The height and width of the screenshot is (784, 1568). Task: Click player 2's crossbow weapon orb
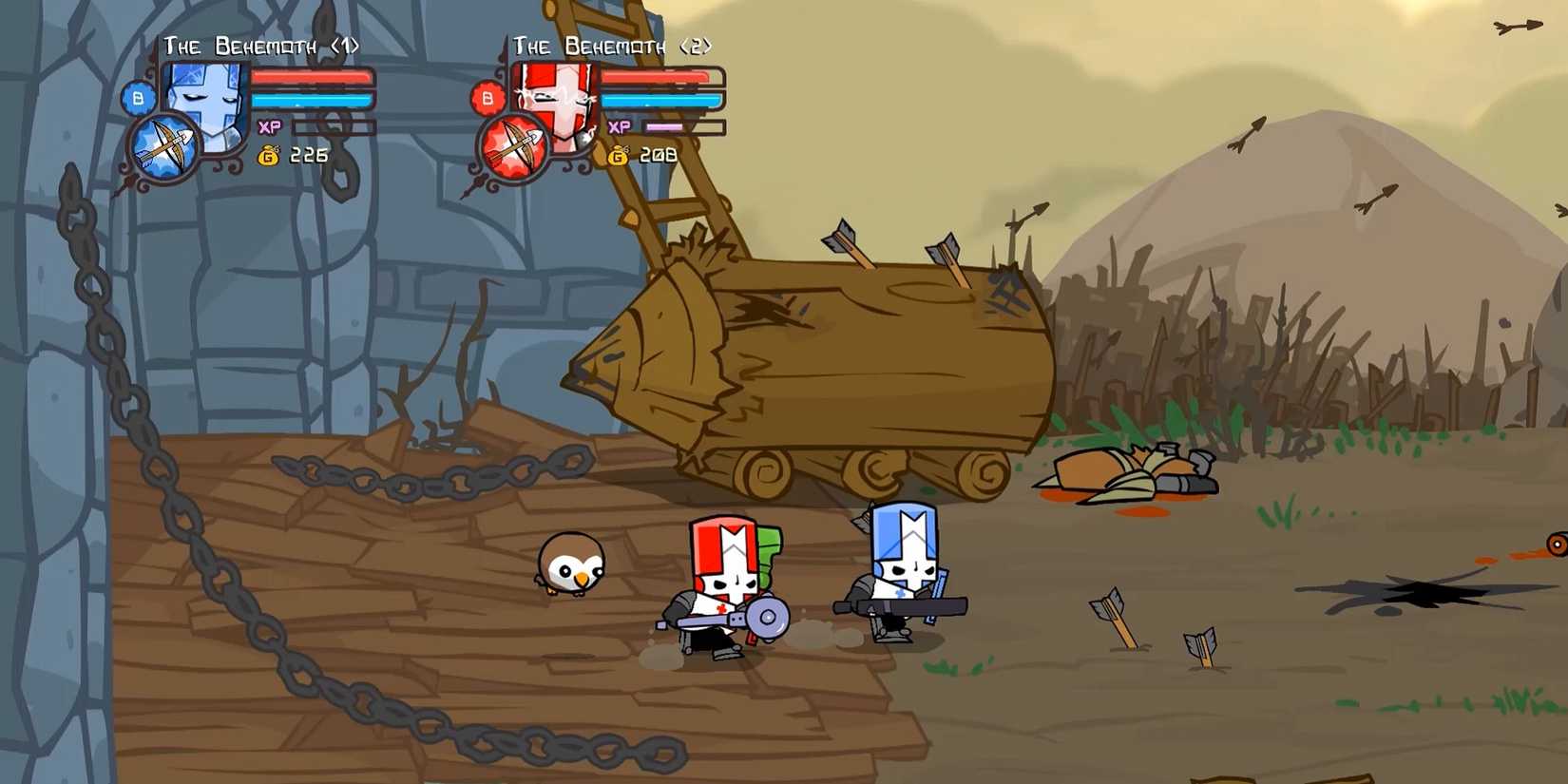click(514, 144)
